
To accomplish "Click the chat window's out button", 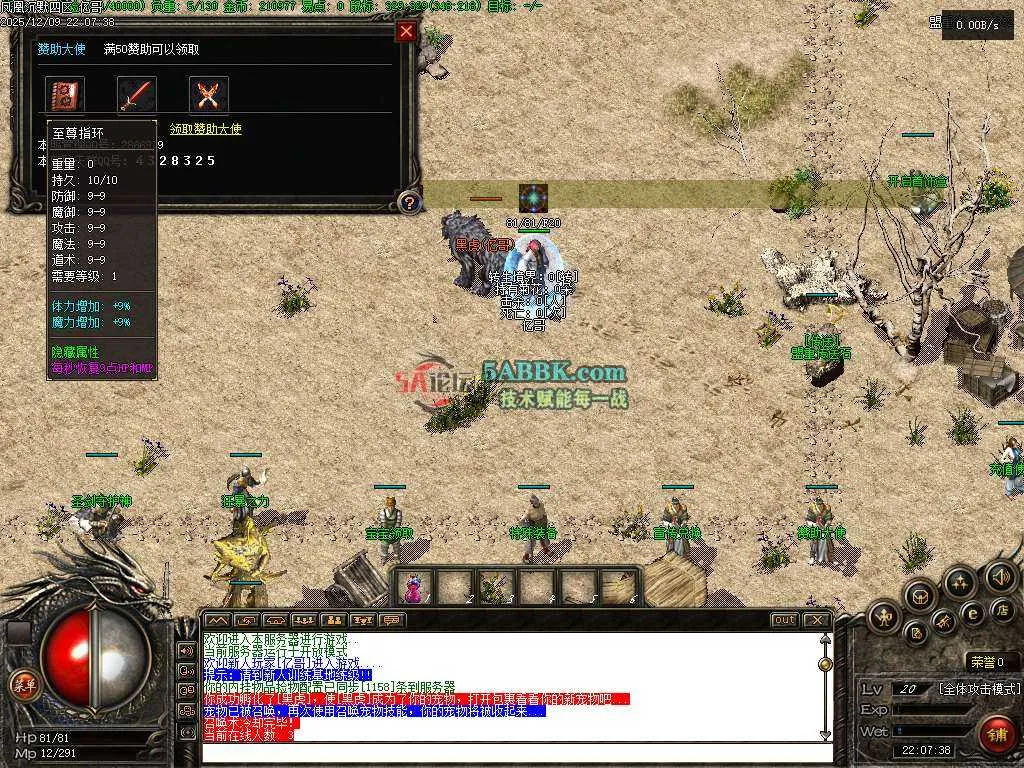I will (x=785, y=620).
